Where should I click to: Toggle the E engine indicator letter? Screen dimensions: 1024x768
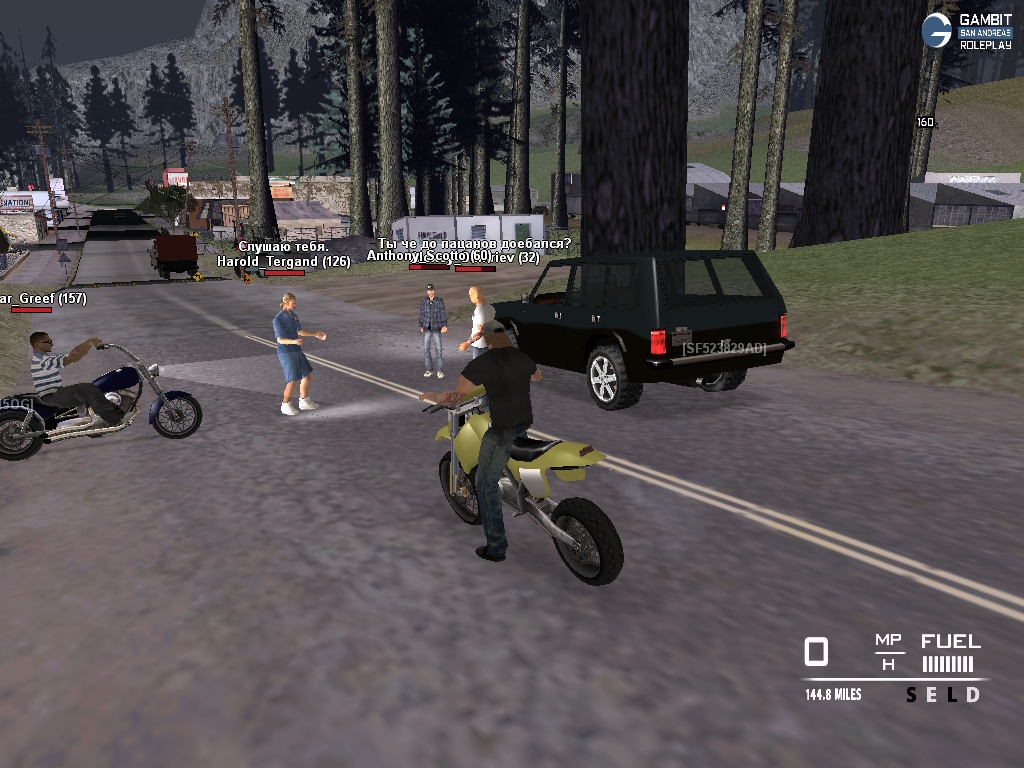[x=932, y=695]
